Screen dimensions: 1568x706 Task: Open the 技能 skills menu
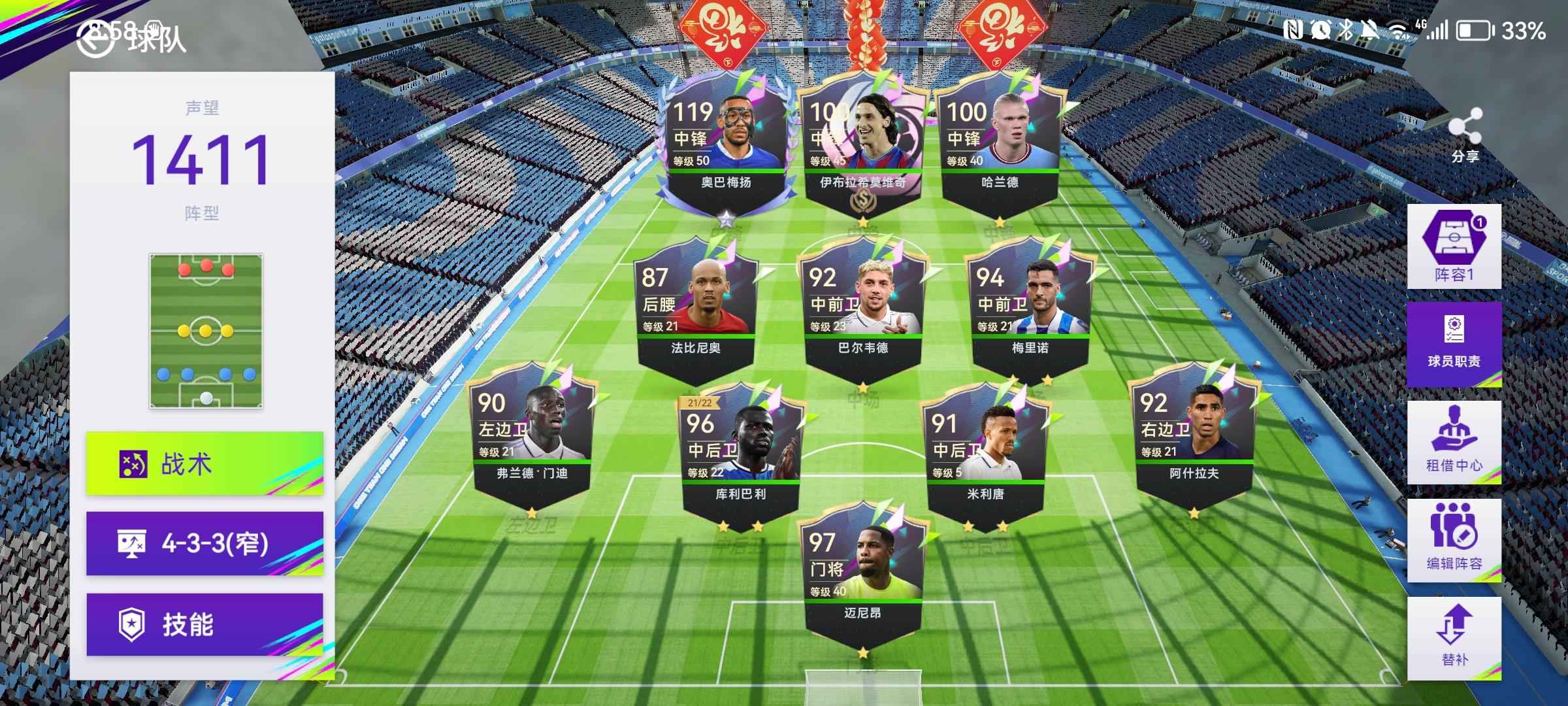(x=204, y=624)
